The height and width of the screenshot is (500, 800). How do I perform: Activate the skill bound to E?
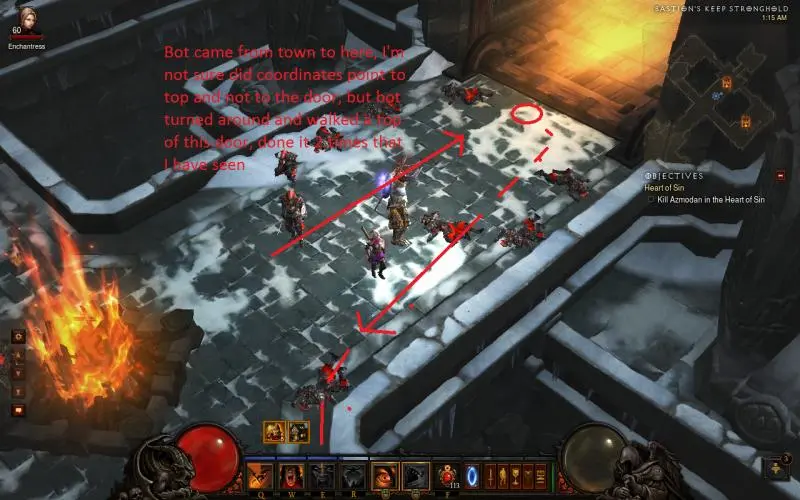322,476
